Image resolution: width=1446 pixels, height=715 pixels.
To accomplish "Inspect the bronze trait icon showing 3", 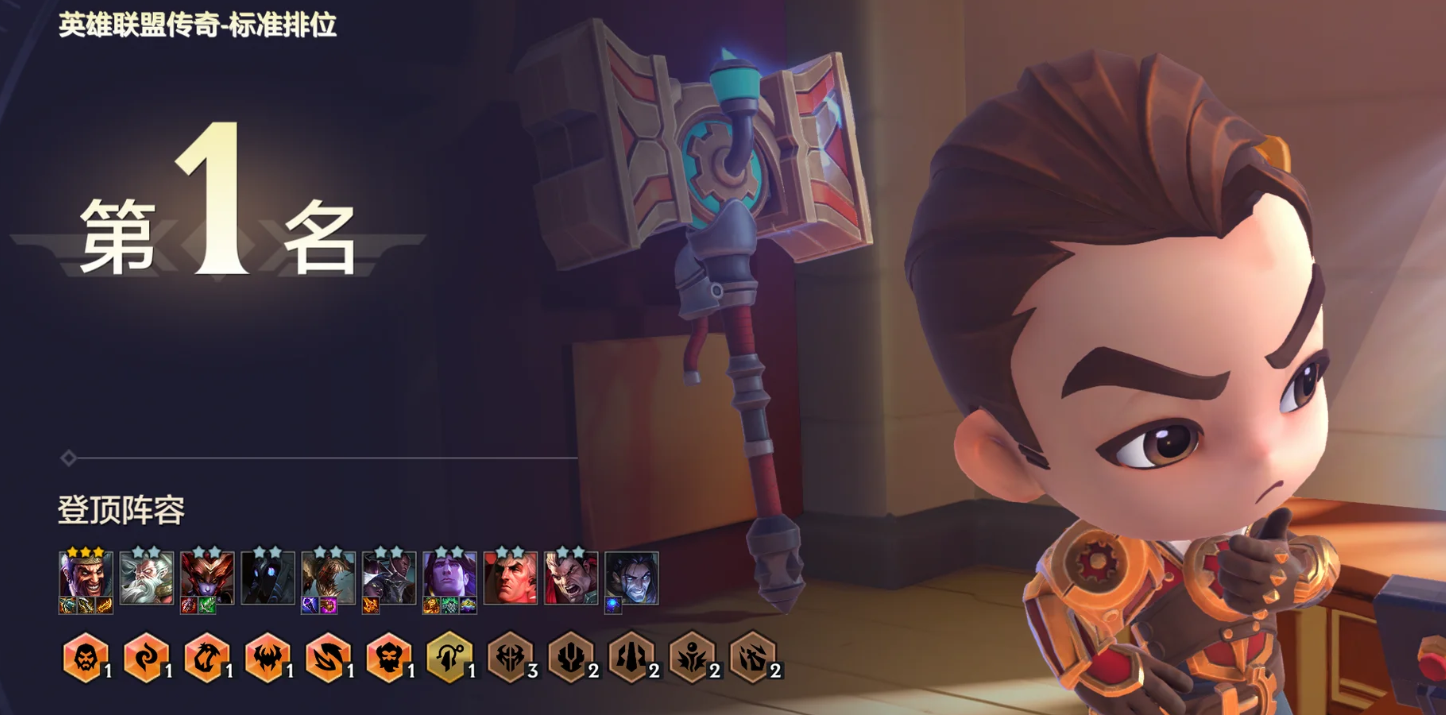I will click(x=509, y=657).
